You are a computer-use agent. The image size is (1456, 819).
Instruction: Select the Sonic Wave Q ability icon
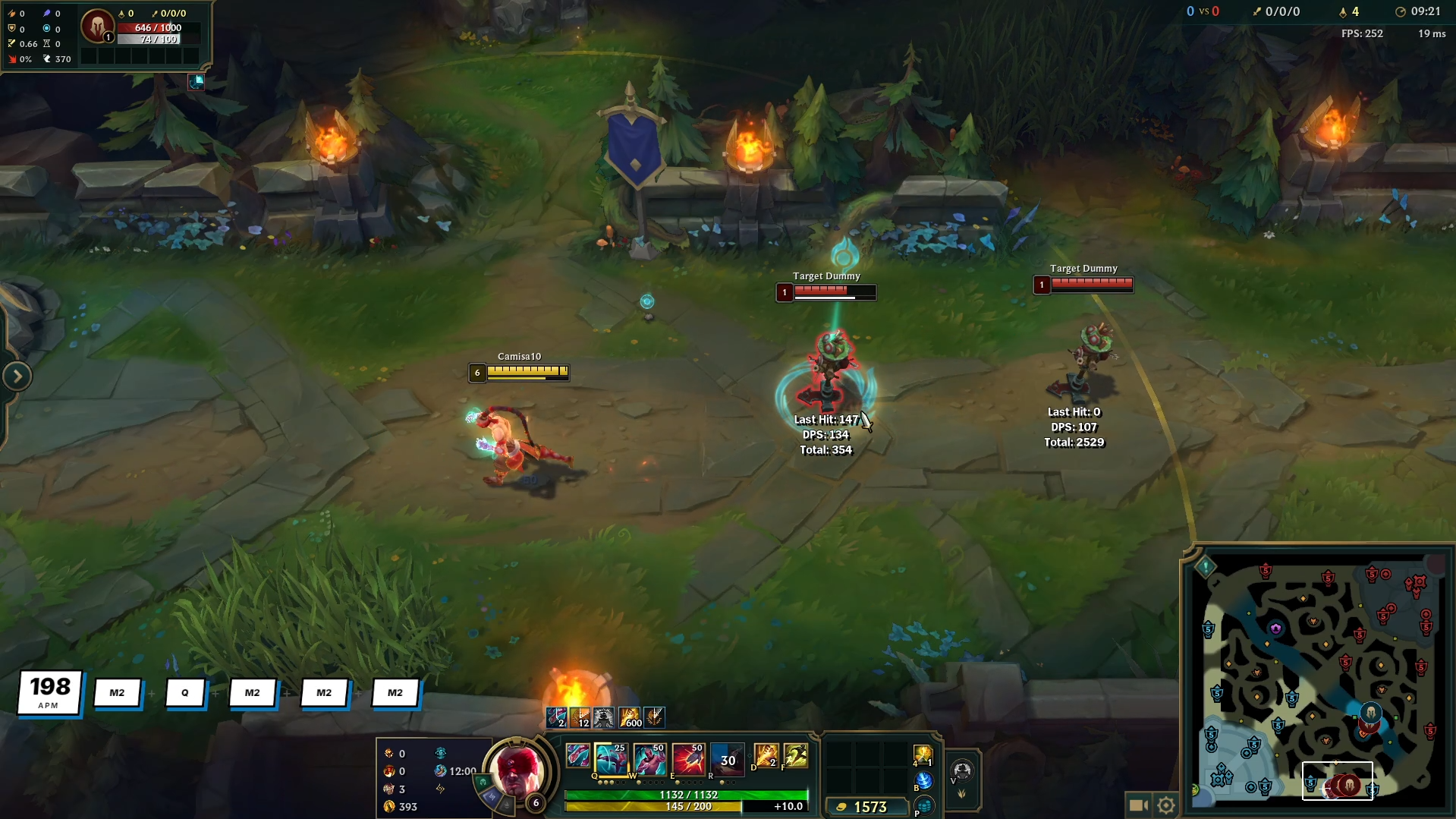click(x=613, y=758)
